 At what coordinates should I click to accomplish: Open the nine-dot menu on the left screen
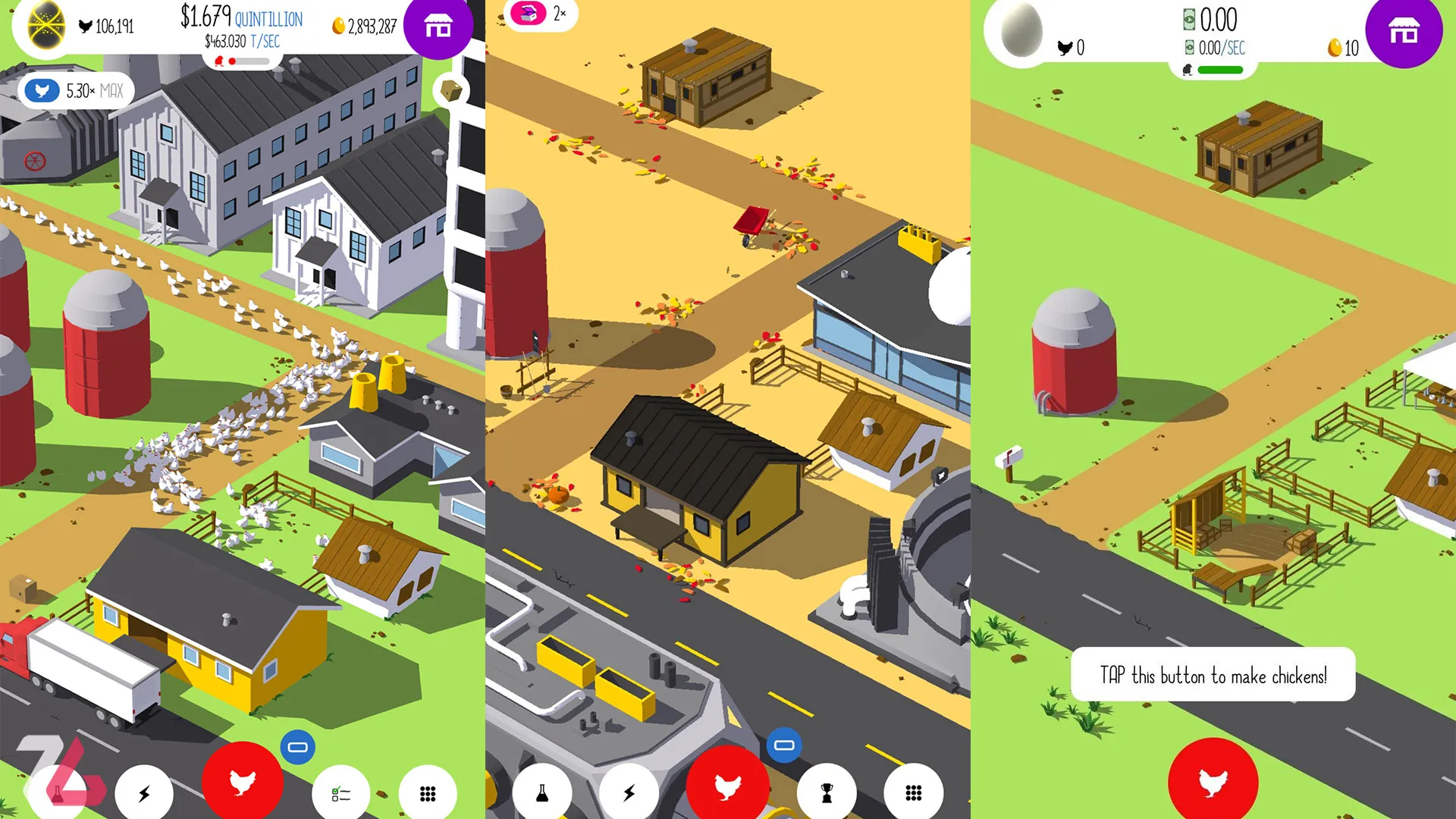tap(428, 792)
